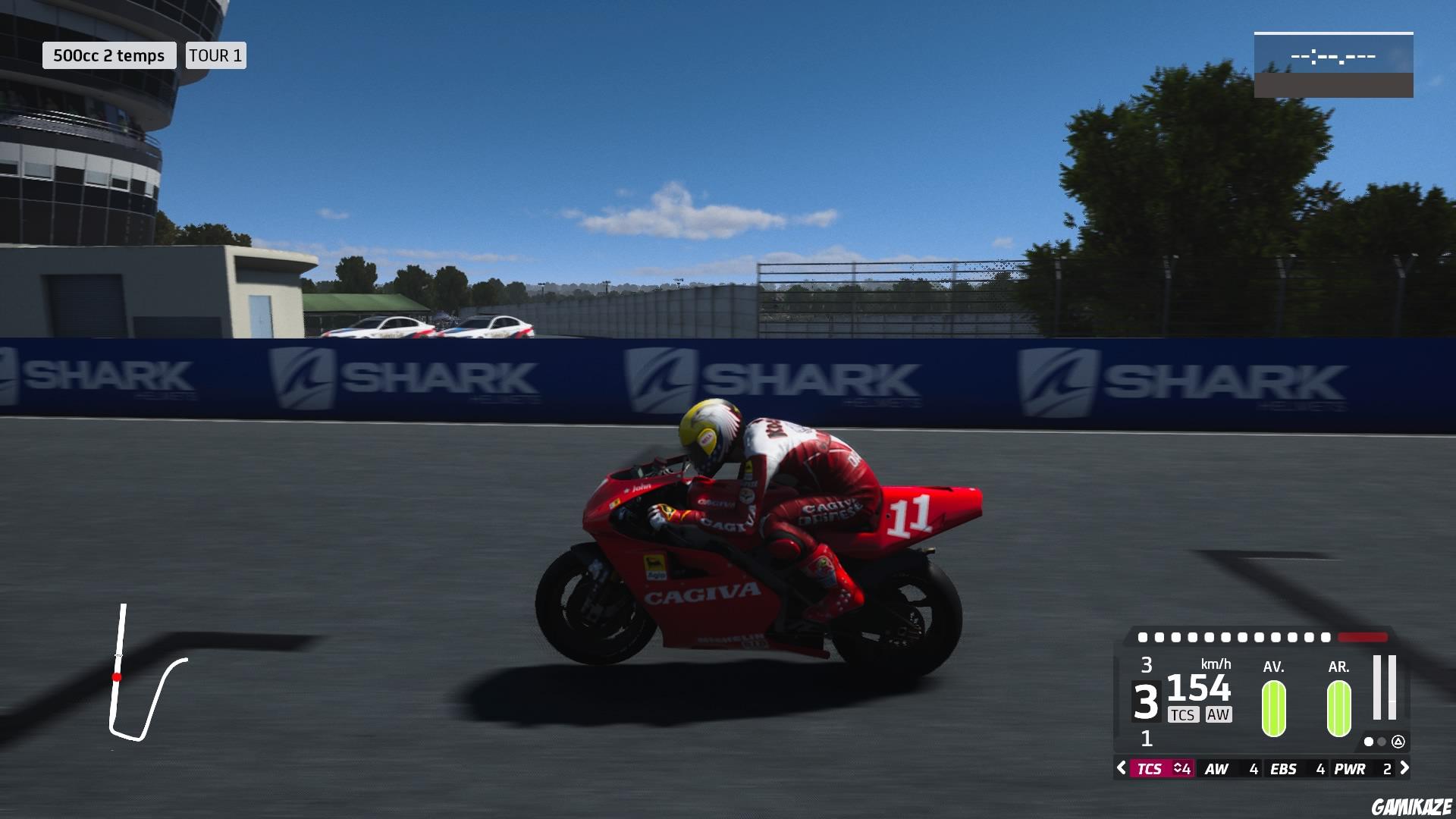
Task: Click the TOUR 1 indicator
Action: [x=215, y=55]
